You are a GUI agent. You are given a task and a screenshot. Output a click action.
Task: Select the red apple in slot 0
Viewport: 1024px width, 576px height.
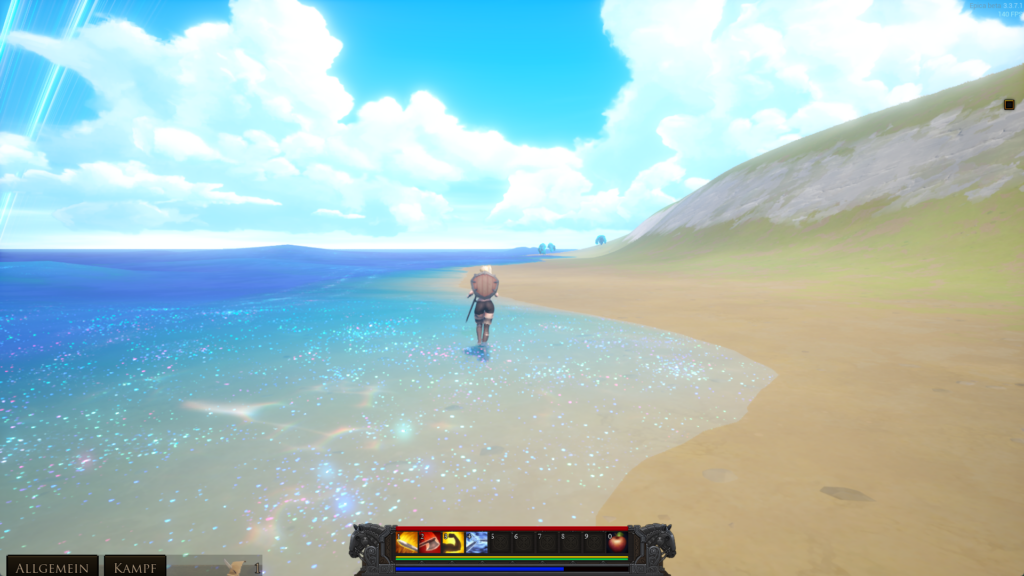(x=617, y=542)
